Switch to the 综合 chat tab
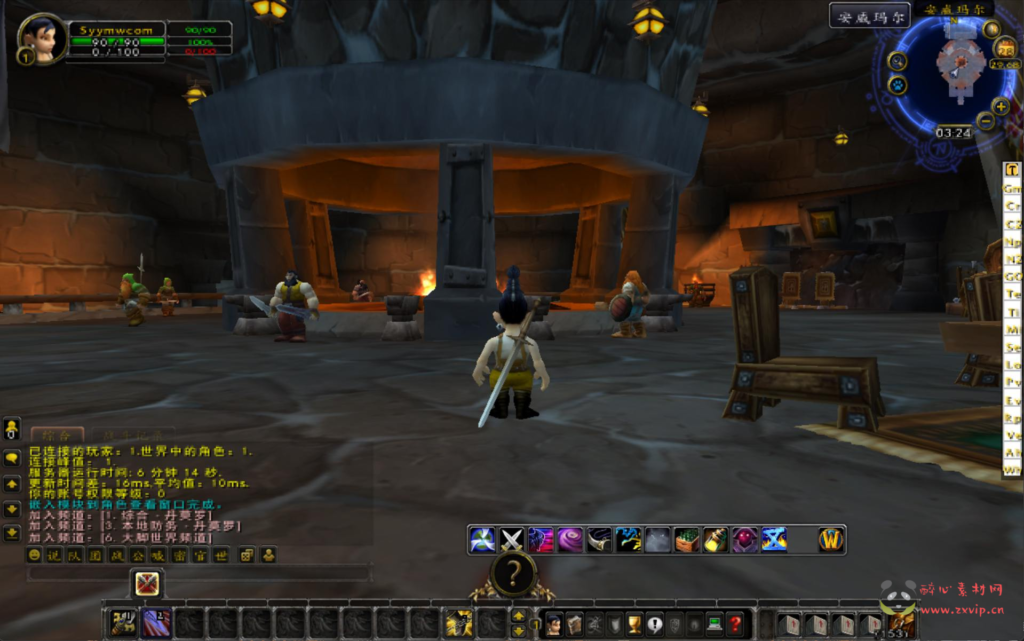The width and height of the screenshot is (1024, 641). (57, 435)
